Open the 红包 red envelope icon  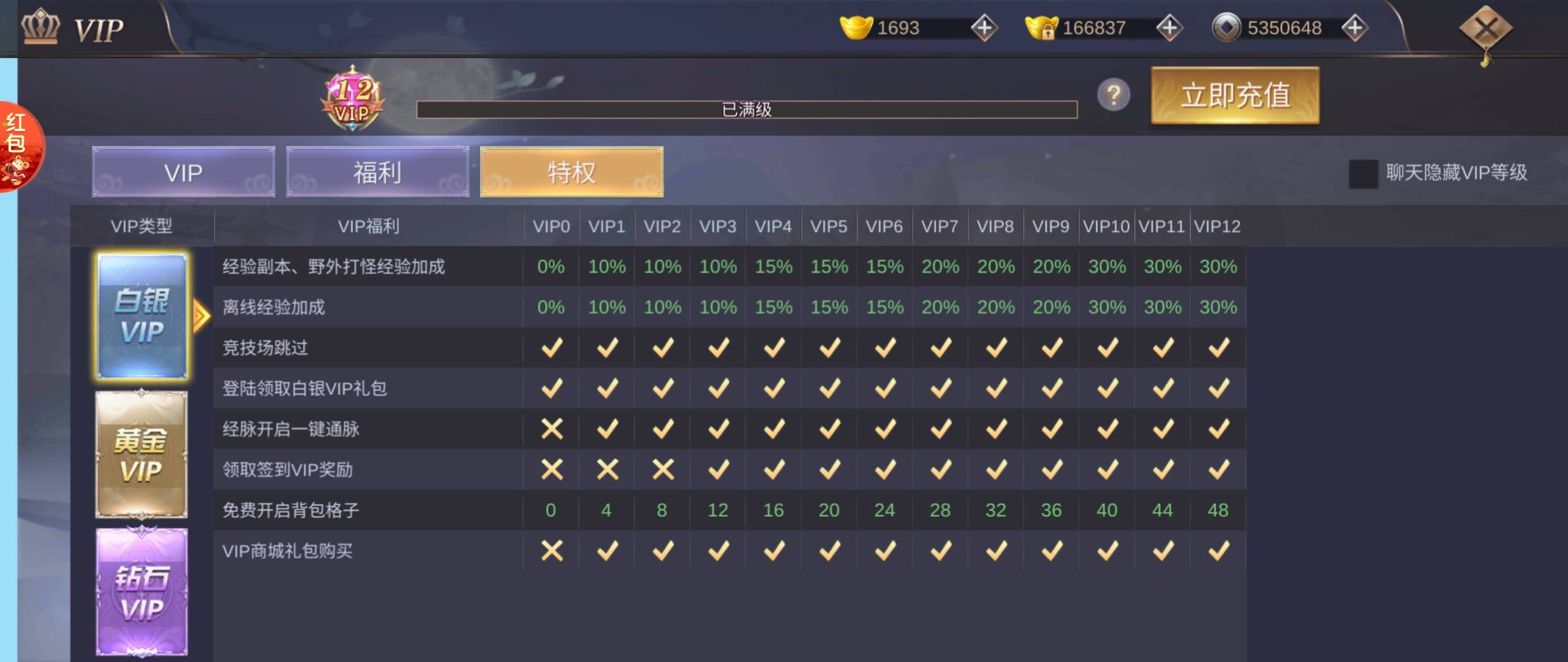(x=18, y=147)
